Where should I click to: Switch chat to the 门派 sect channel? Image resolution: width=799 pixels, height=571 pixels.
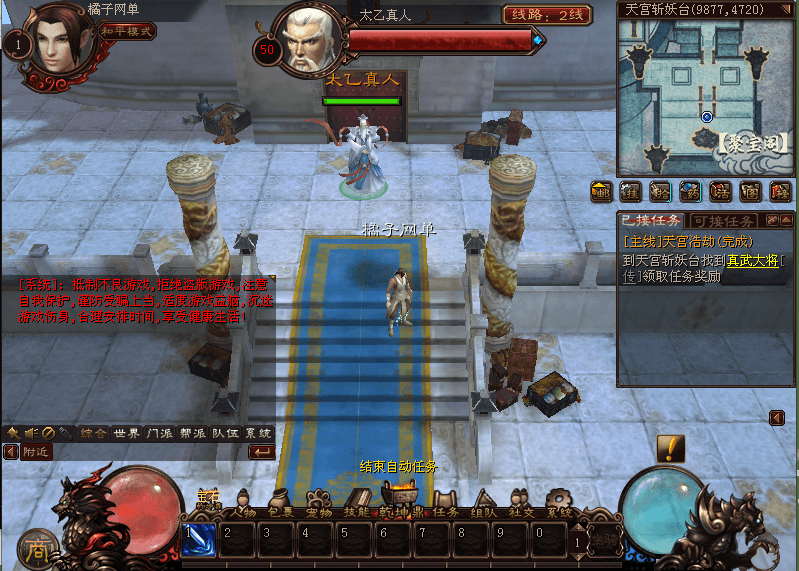tap(160, 433)
